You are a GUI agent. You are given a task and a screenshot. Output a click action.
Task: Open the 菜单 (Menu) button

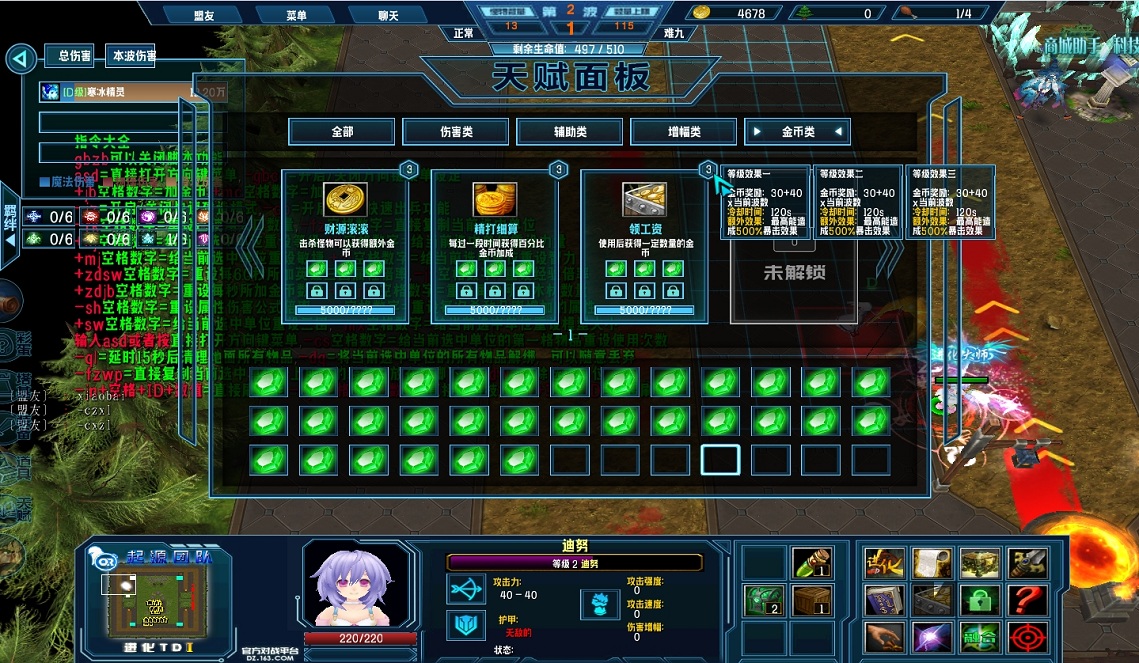(x=296, y=15)
